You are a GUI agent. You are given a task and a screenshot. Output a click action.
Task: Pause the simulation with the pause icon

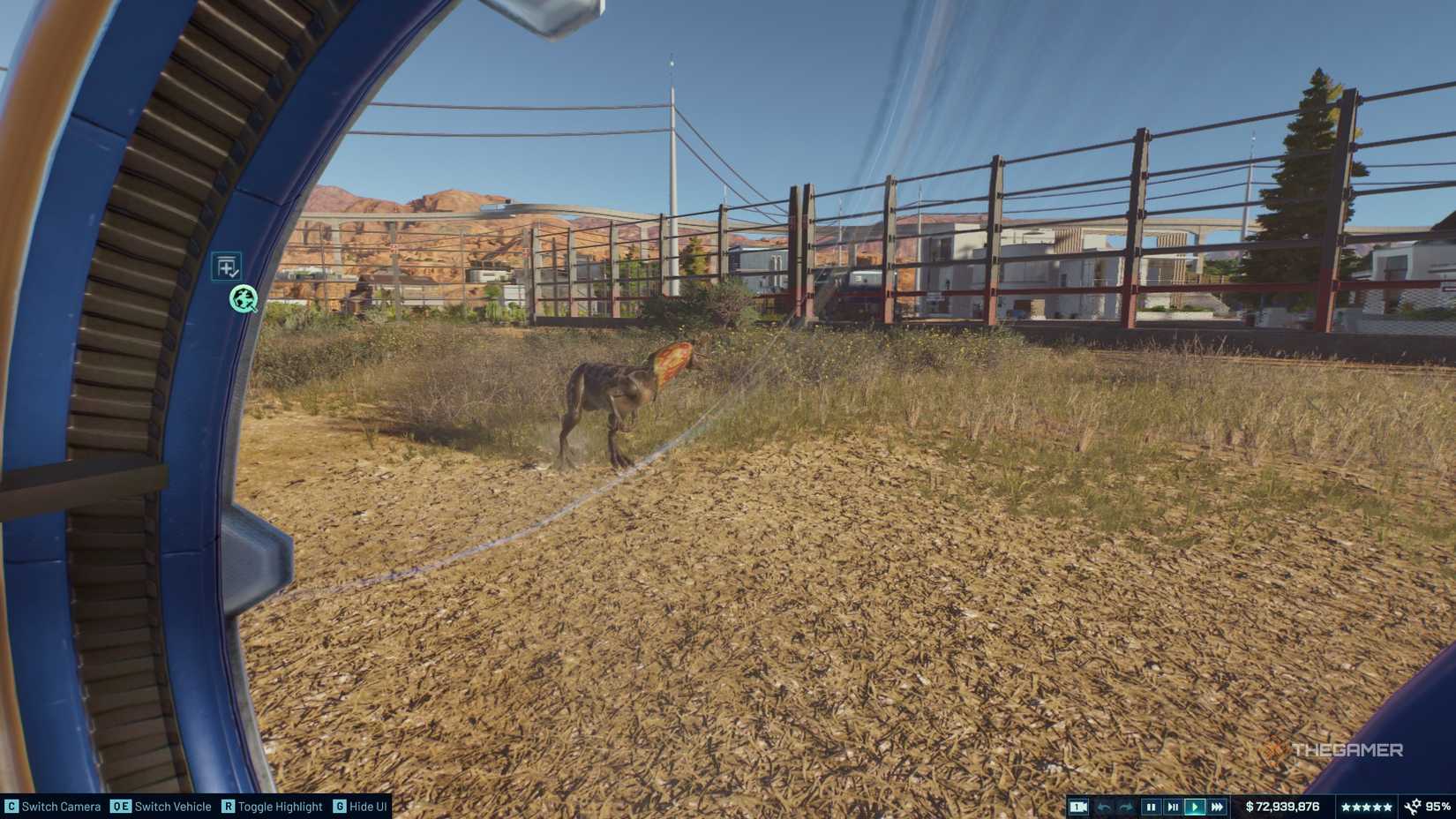[x=1150, y=806]
